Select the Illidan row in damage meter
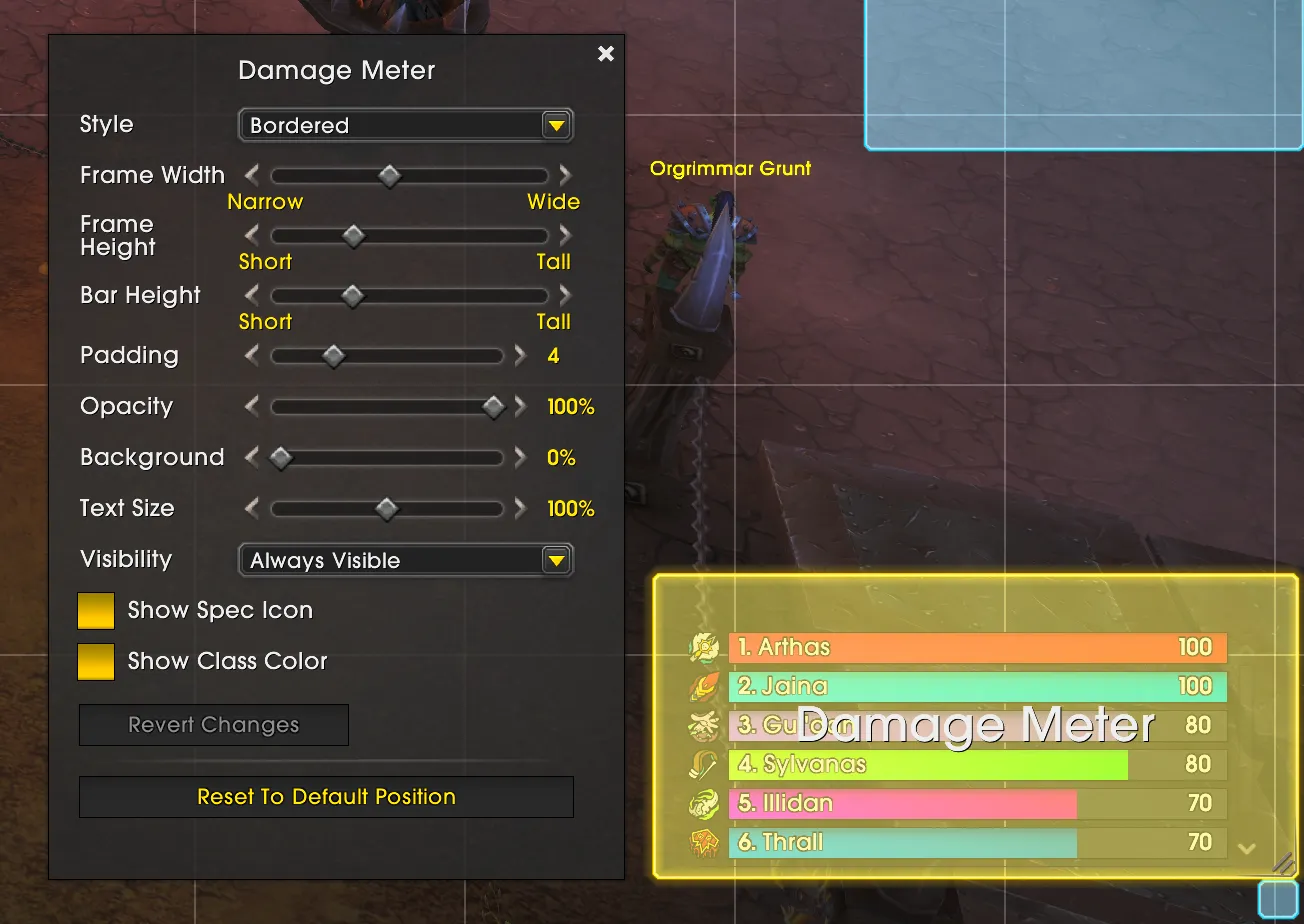The image size is (1304, 924). [977, 804]
